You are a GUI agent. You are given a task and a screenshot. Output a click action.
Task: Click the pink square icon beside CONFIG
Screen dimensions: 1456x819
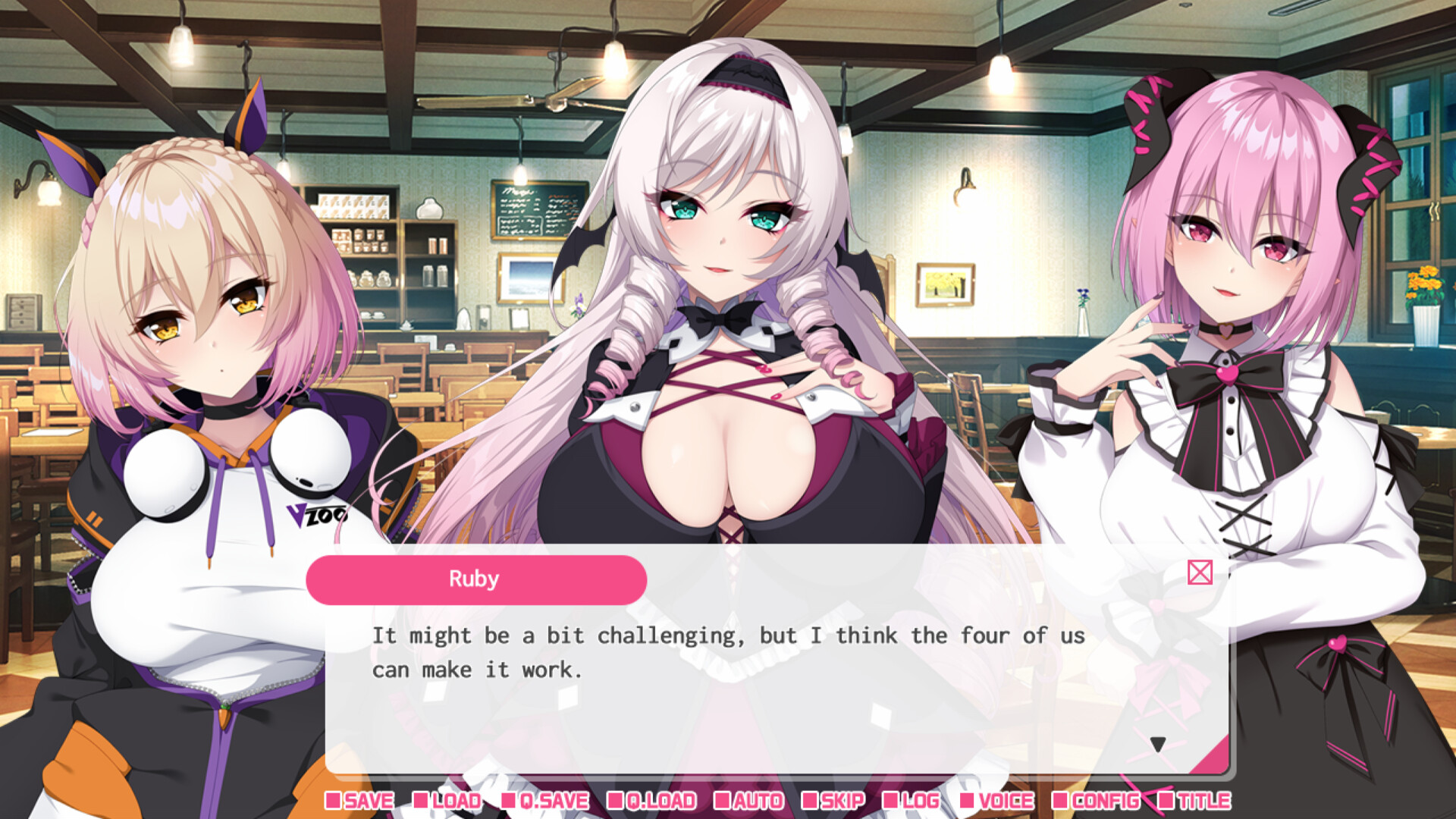coord(1061,800)
